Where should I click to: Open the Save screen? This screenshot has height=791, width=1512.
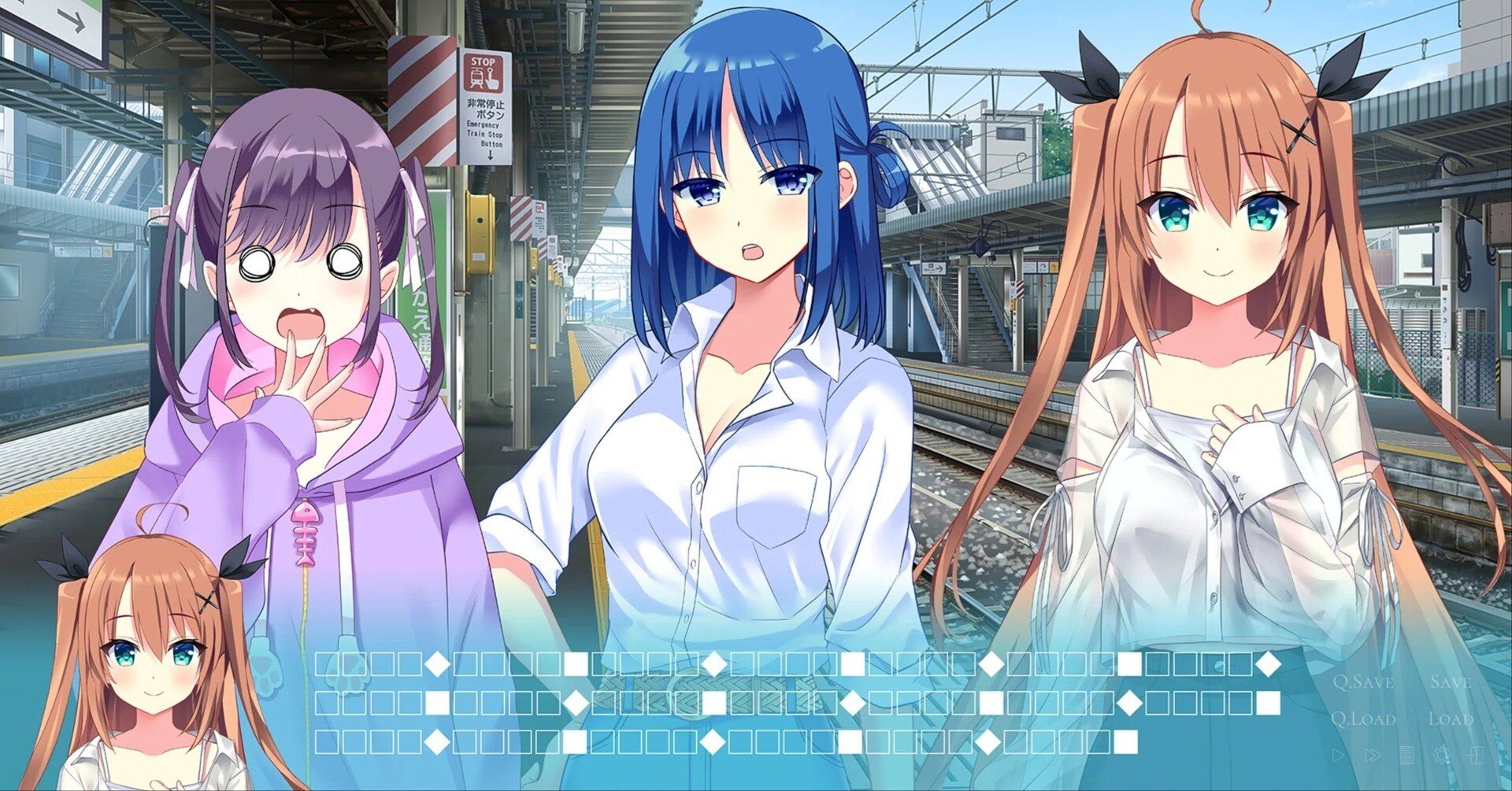pos(1451,682)
